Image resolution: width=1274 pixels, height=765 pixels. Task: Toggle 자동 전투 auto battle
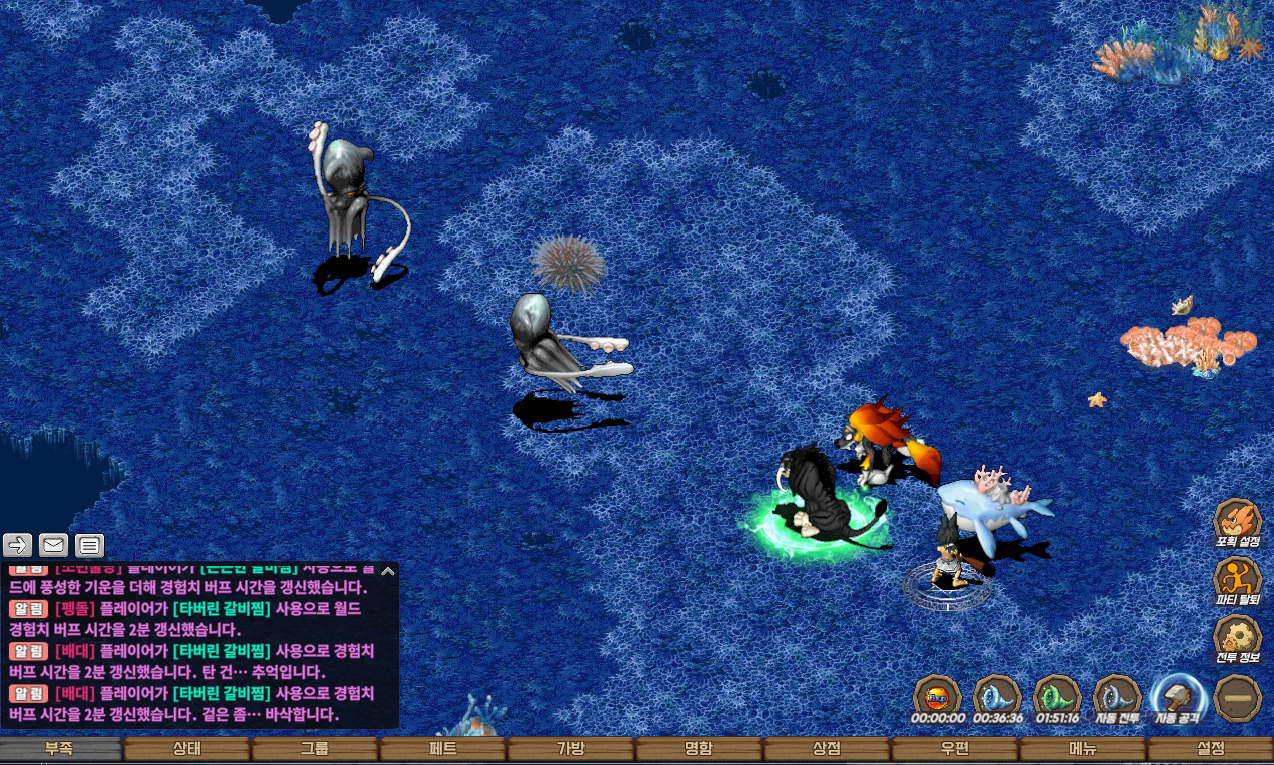[x=1117, y=698]
